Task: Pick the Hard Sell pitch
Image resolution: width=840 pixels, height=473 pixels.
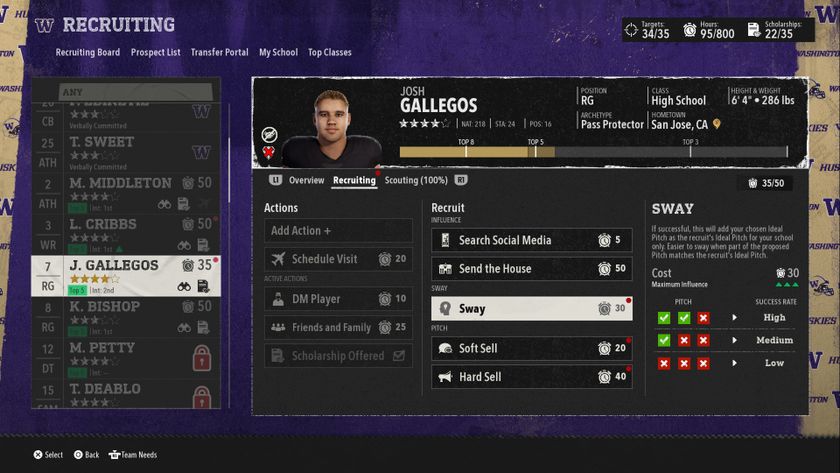Action: (x=531, y=377)
